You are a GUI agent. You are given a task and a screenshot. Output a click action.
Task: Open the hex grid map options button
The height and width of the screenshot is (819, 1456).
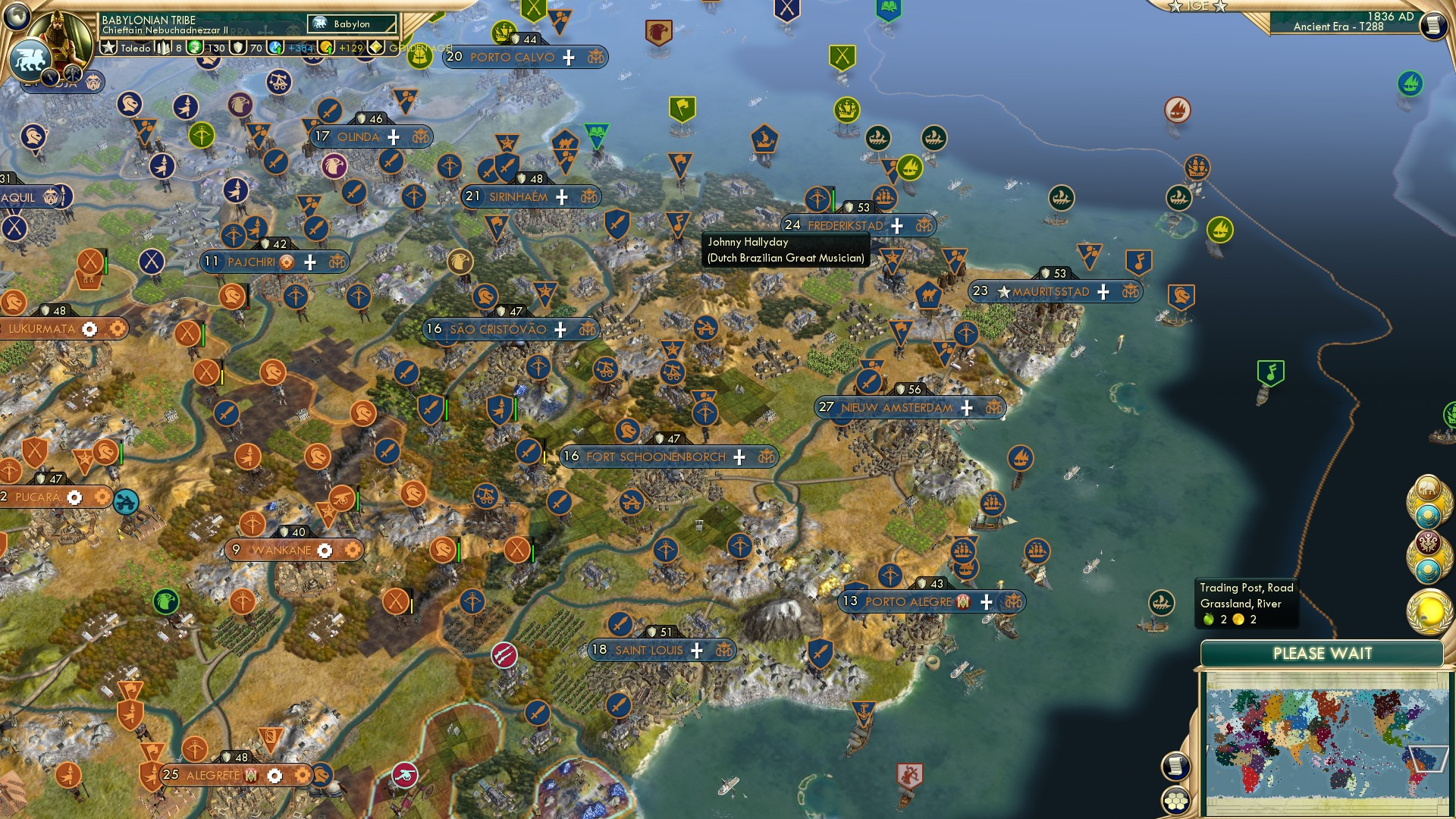(x=1175, y=801)
